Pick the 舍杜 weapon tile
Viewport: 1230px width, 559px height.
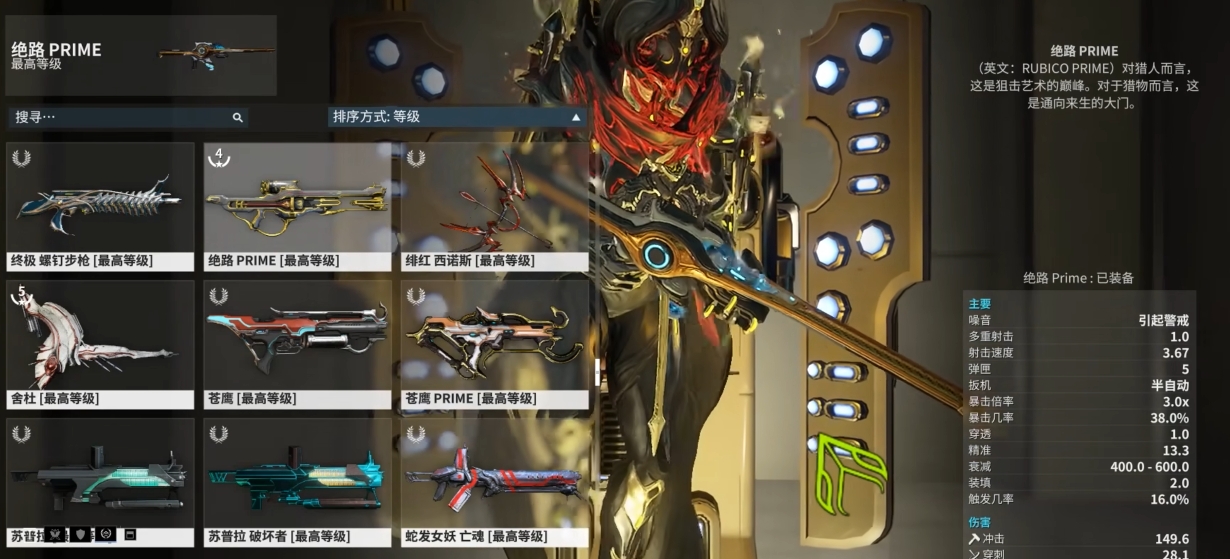coord(100,344)
